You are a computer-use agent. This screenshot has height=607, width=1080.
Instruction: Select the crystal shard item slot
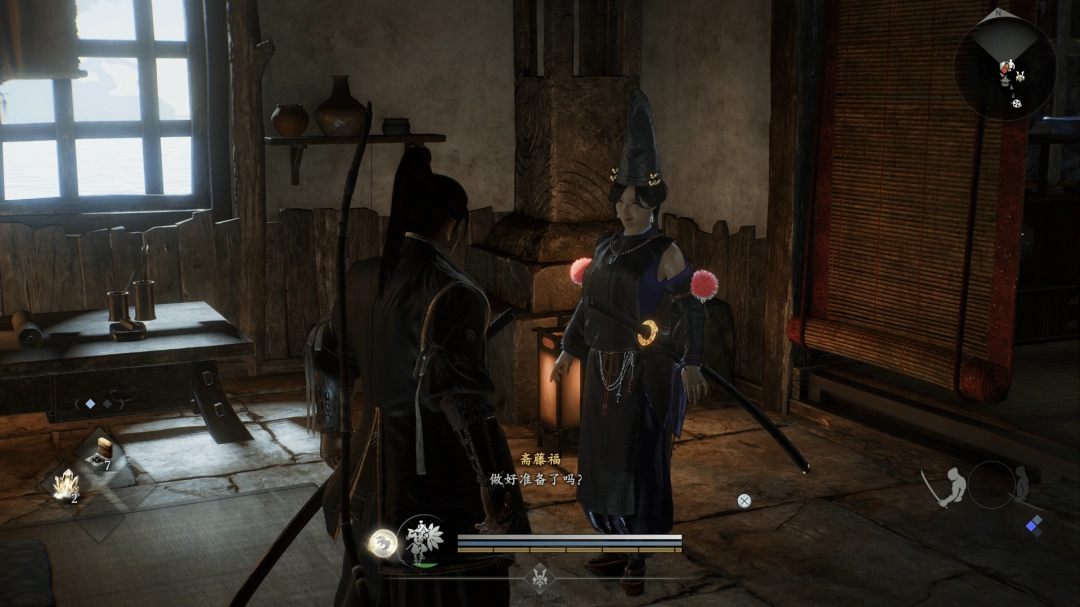pos(66,484)
